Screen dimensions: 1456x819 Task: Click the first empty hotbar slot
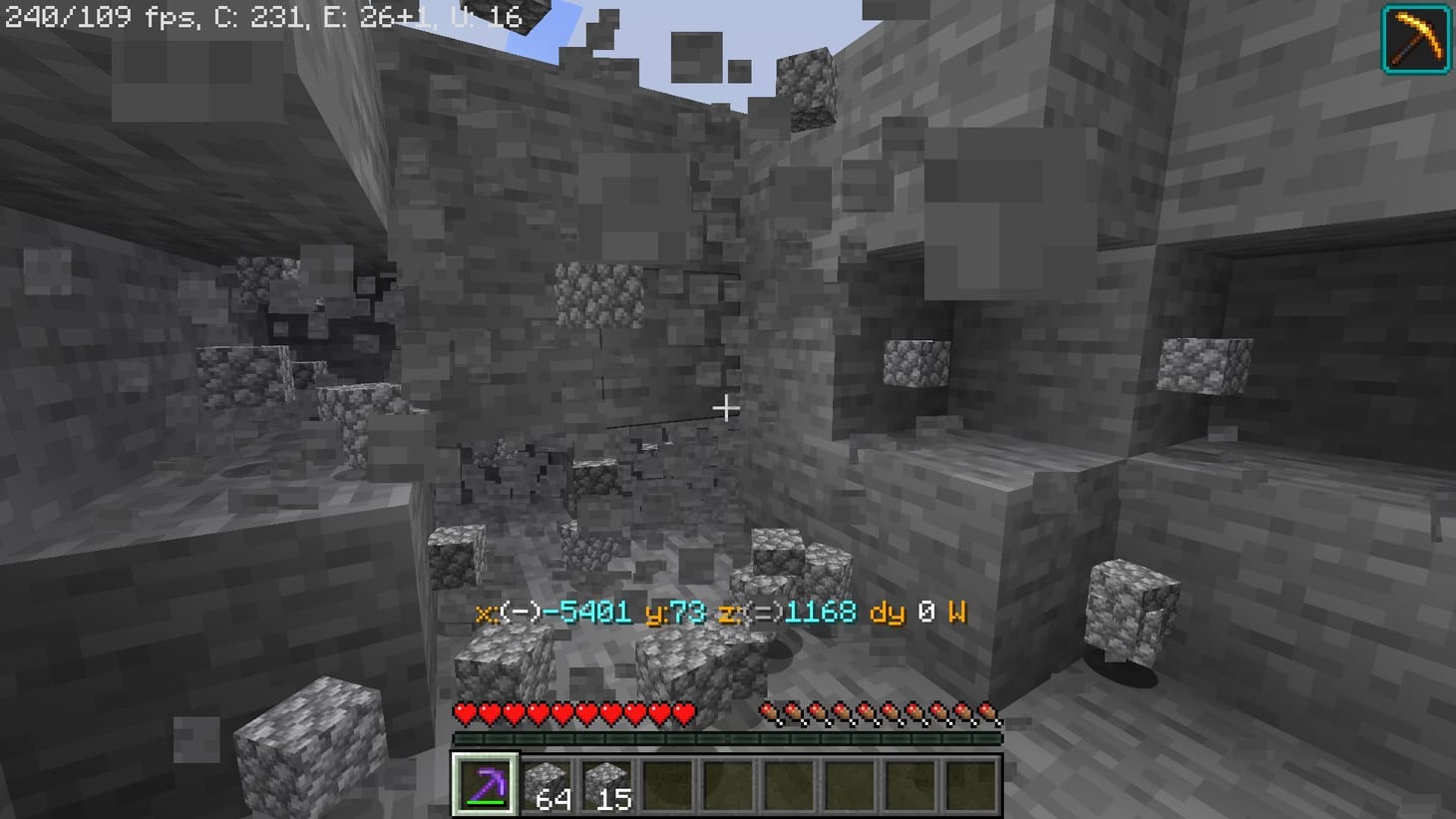point(666,783)
